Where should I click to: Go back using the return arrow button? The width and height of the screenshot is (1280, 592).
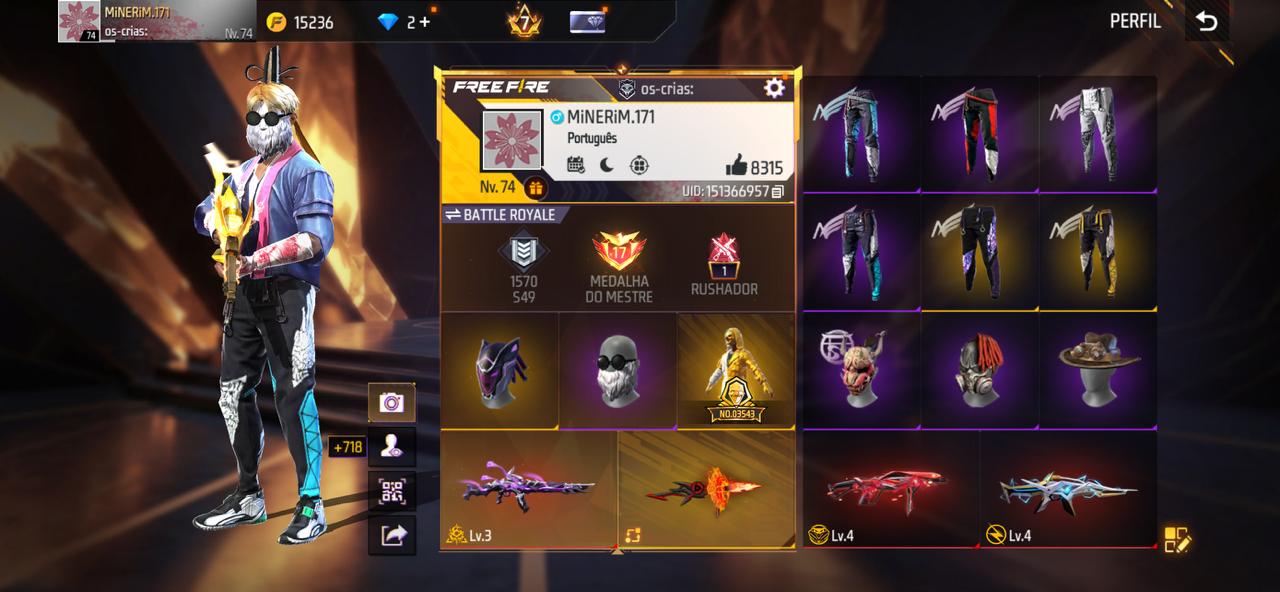pos(1207,21)
